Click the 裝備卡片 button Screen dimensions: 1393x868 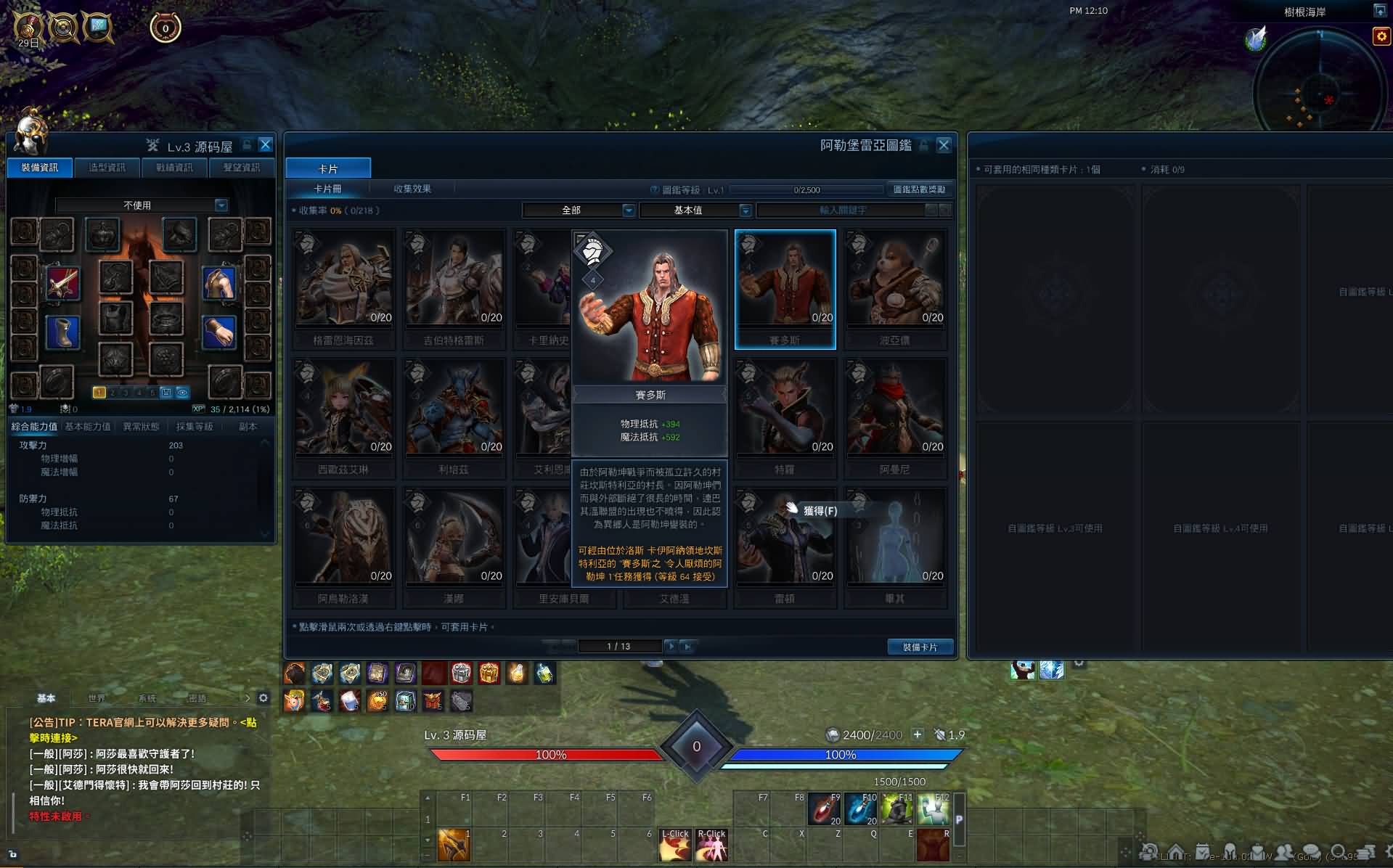[x=920, y=647]
